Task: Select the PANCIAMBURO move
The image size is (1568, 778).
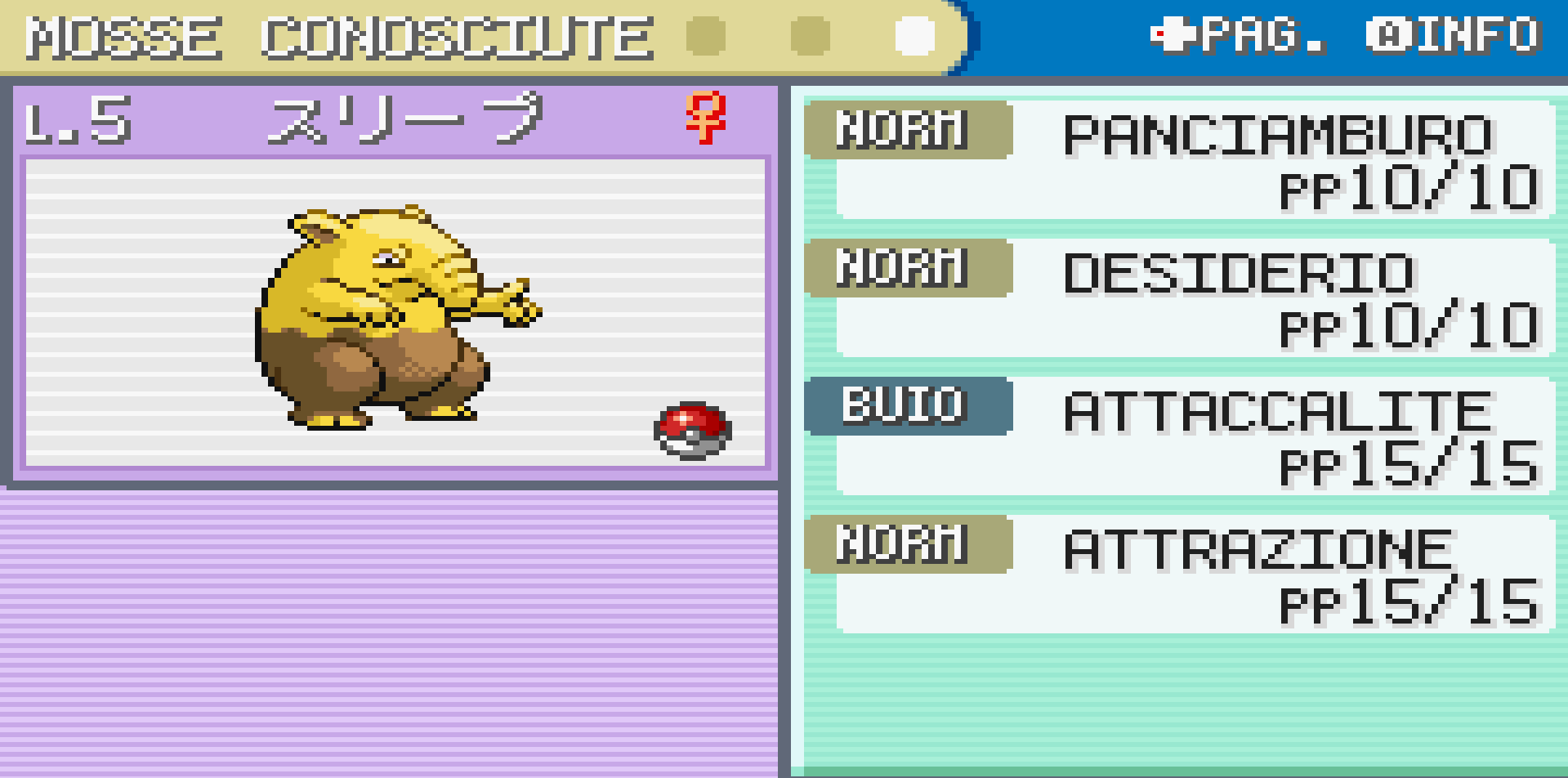Action: click(1276, 135)
